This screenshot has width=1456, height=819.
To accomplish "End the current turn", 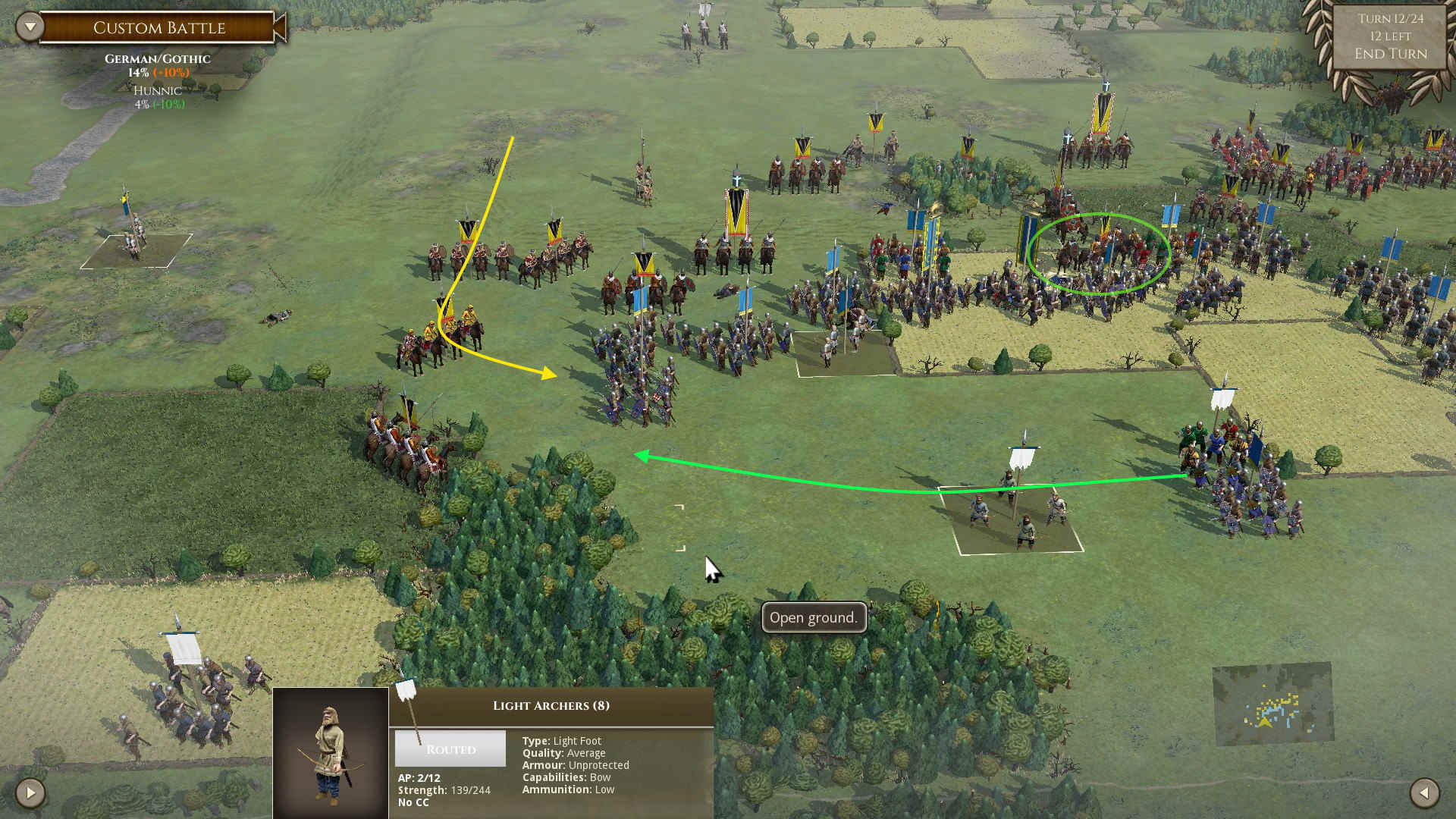I will (1390, 54).
